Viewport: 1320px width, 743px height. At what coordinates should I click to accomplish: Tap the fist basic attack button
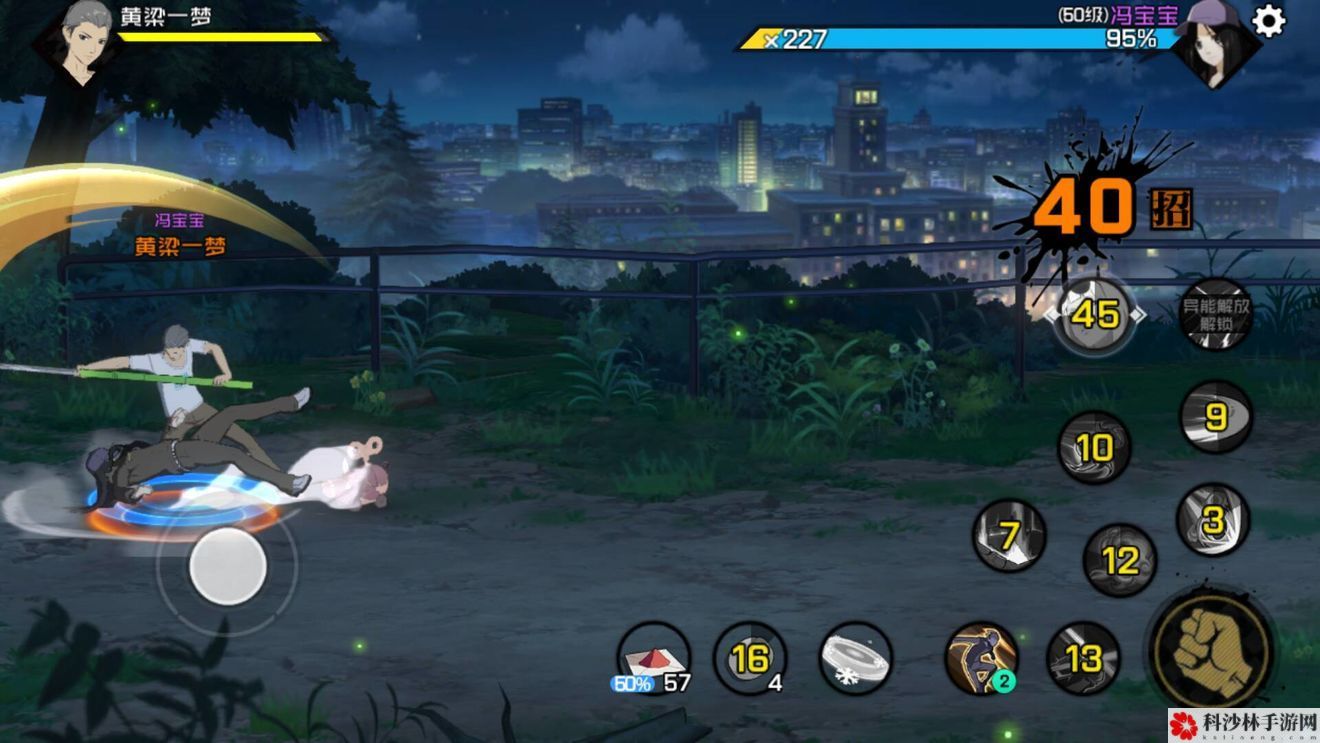click(1211, 649)
